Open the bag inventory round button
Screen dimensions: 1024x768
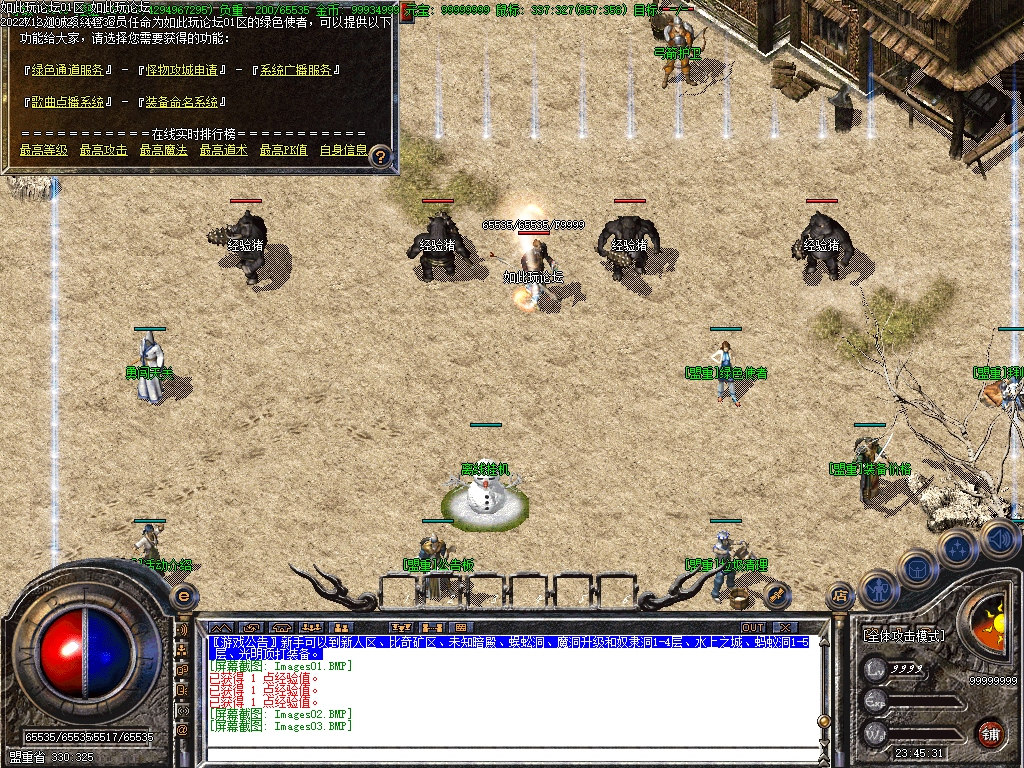coord(917,569)
